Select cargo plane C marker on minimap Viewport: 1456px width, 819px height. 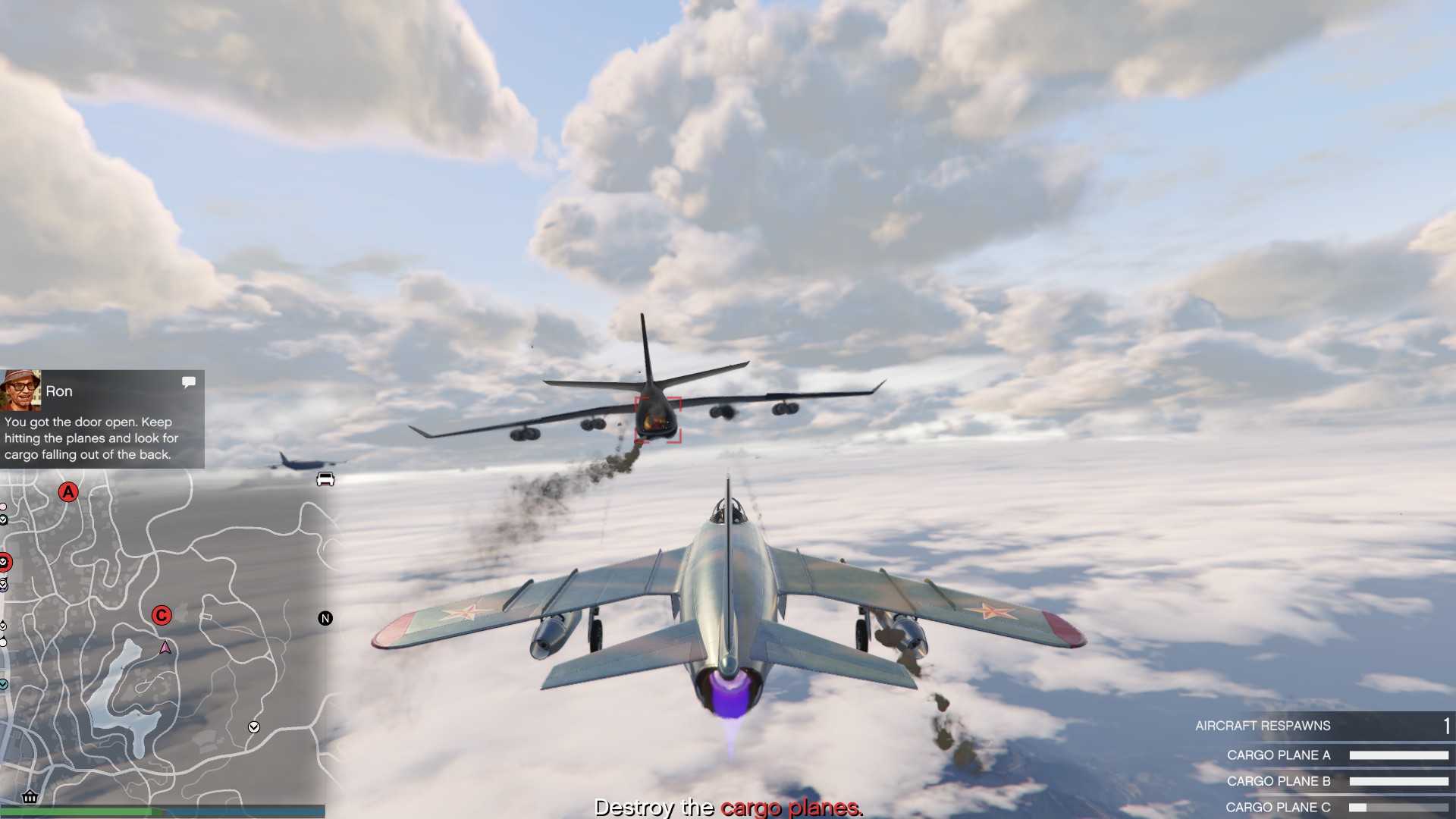click(x=162, y=616)
